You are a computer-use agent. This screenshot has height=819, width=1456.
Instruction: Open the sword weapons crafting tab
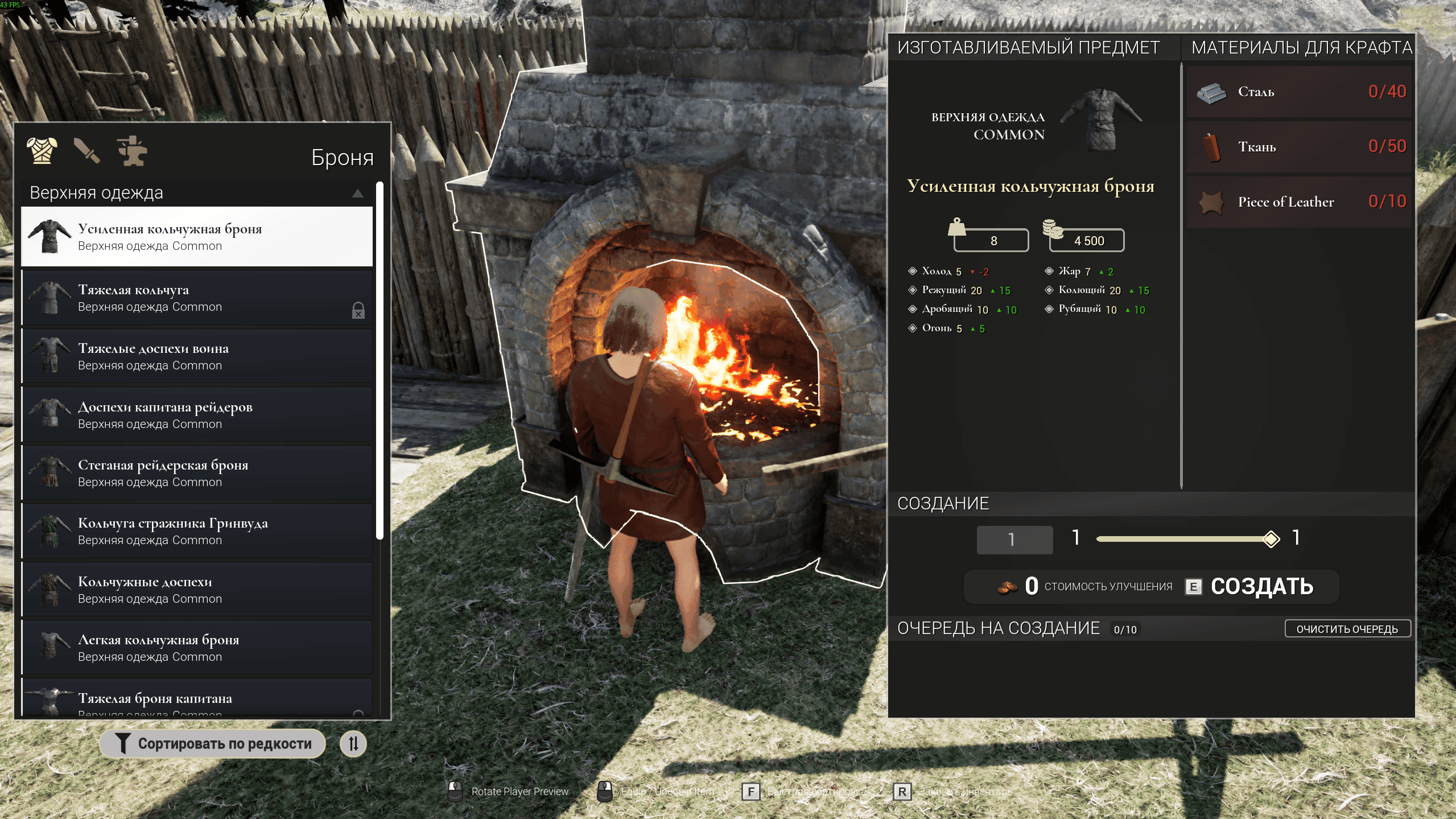point(86,151)
